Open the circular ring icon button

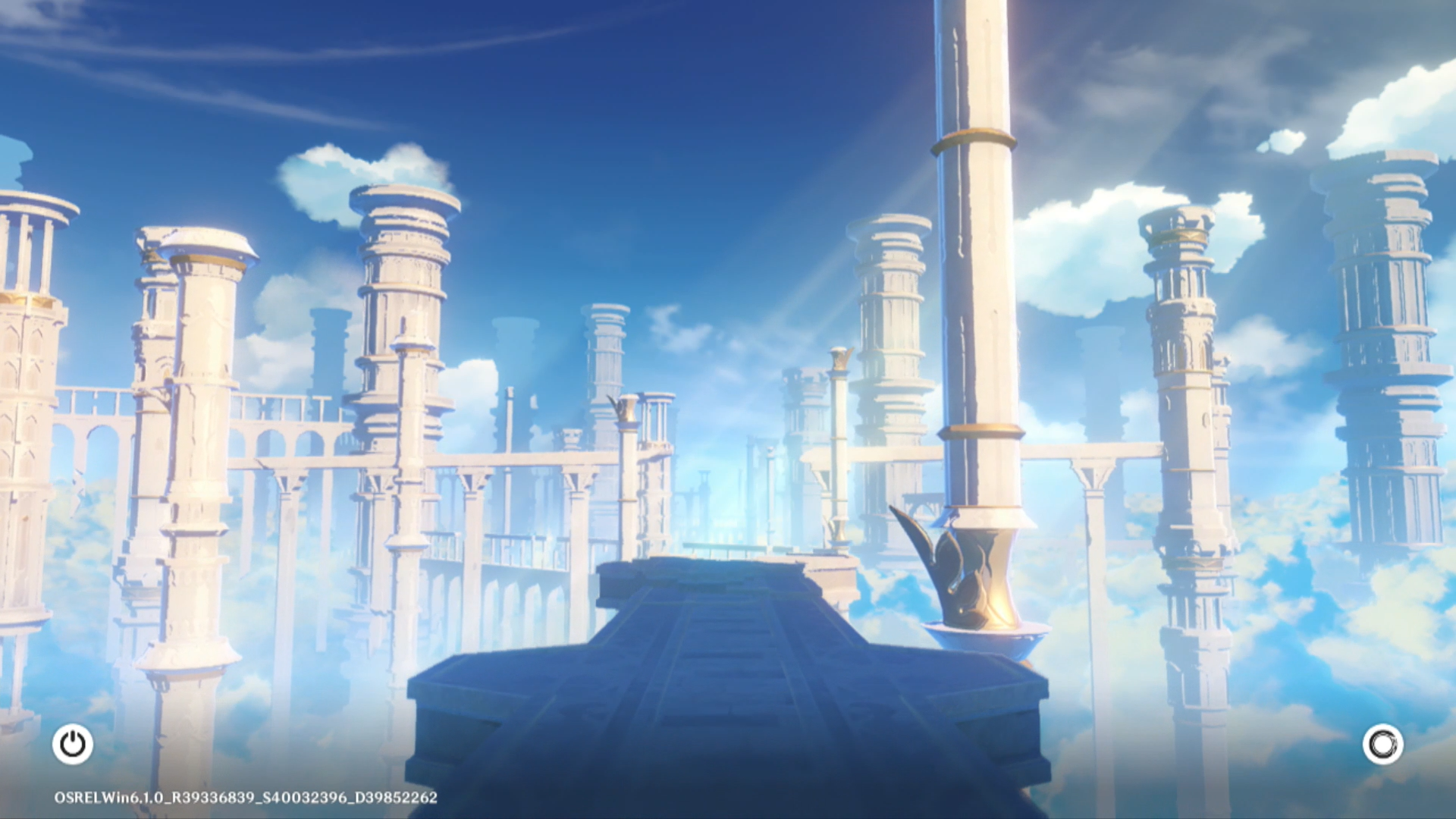click(1382, 745)
